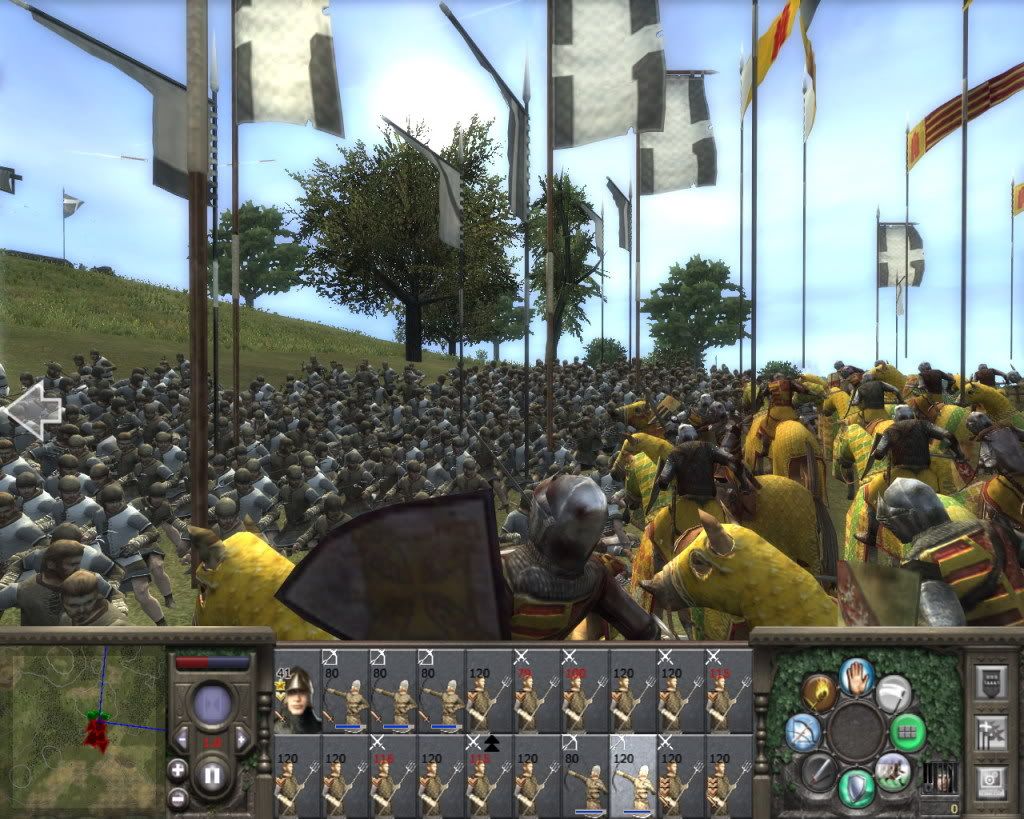
Task: Toggle run mode with the horse icon
Action: tap(892, 771)
